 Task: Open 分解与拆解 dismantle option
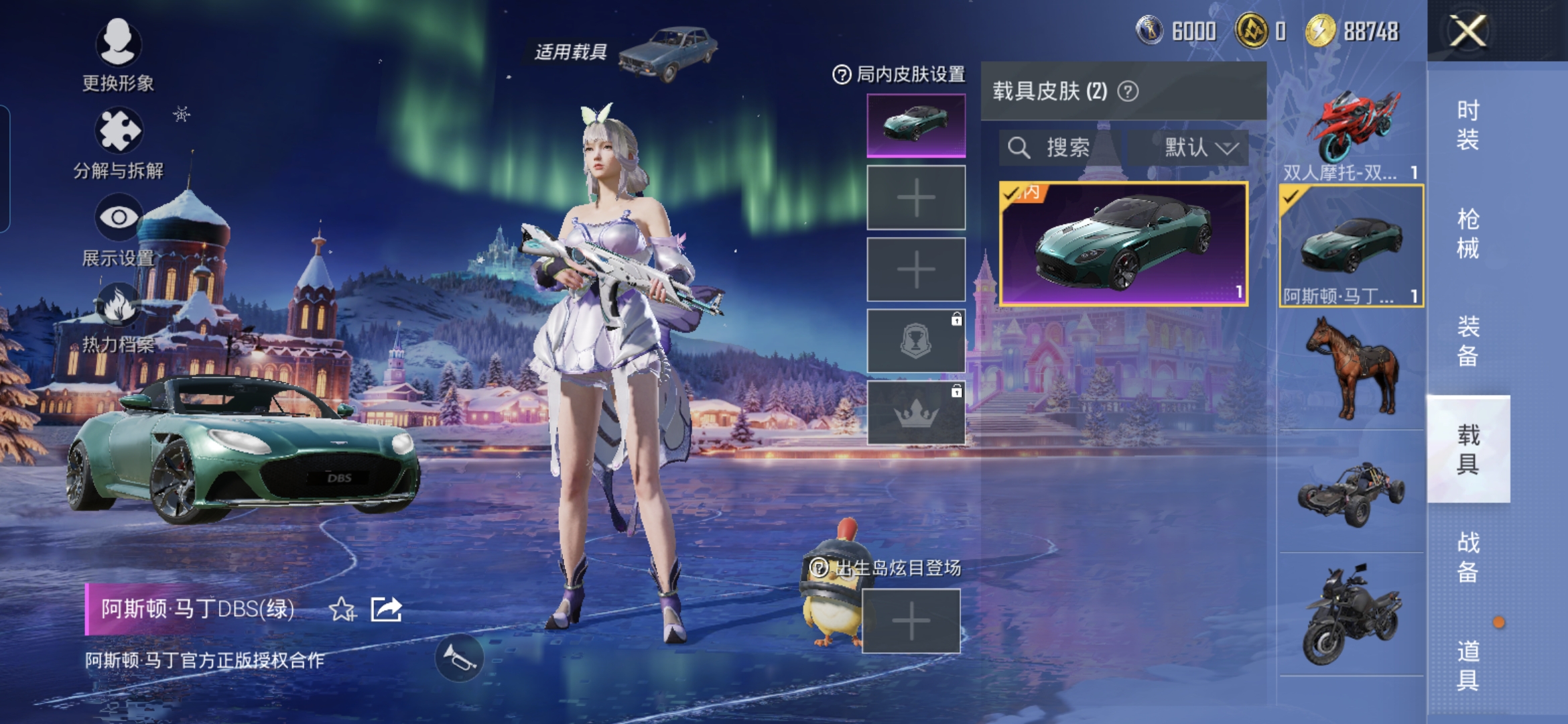click(118, 142)
